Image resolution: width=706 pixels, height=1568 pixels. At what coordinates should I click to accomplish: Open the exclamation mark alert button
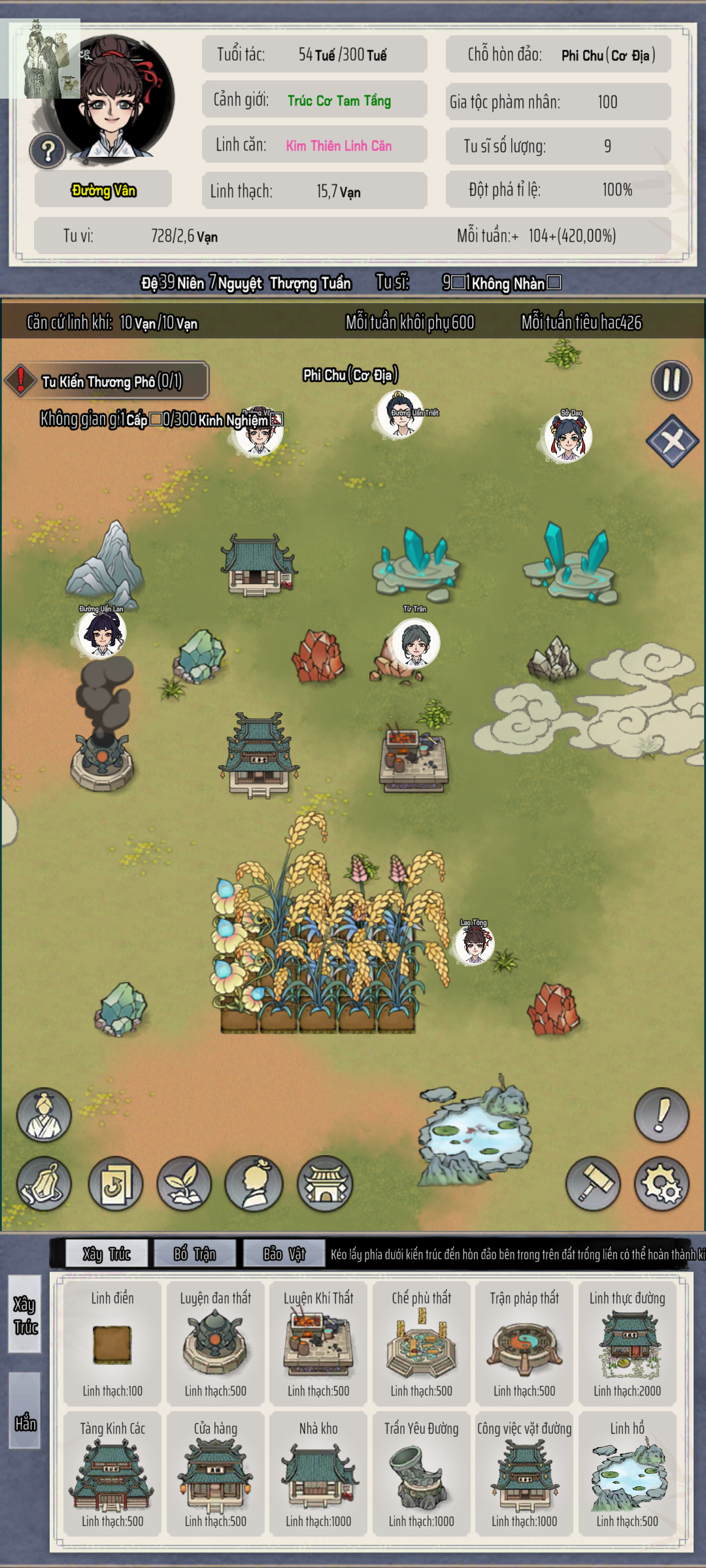[662, 1115]
